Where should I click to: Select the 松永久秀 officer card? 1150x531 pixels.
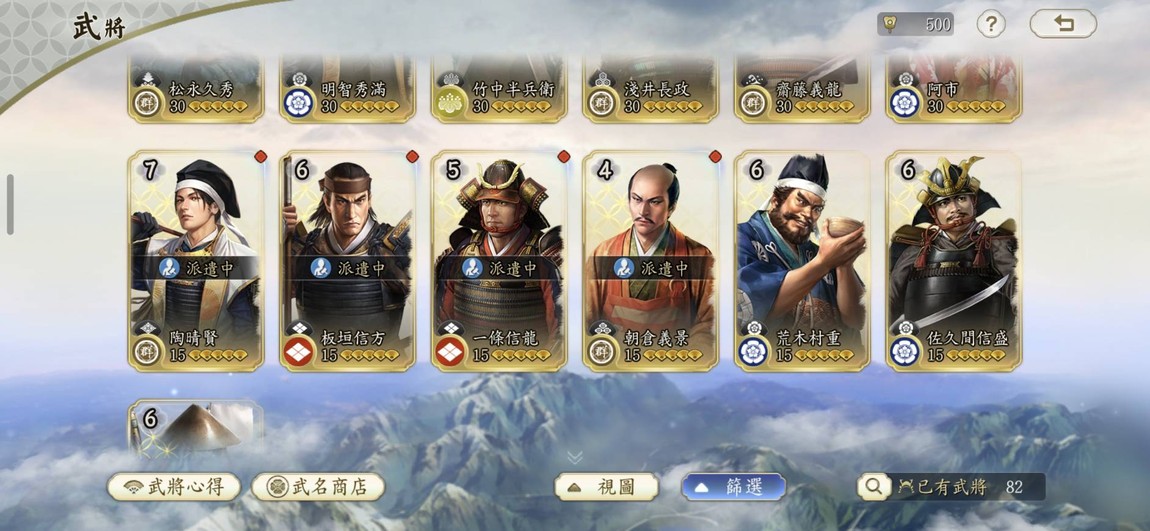tap(196, 90)
